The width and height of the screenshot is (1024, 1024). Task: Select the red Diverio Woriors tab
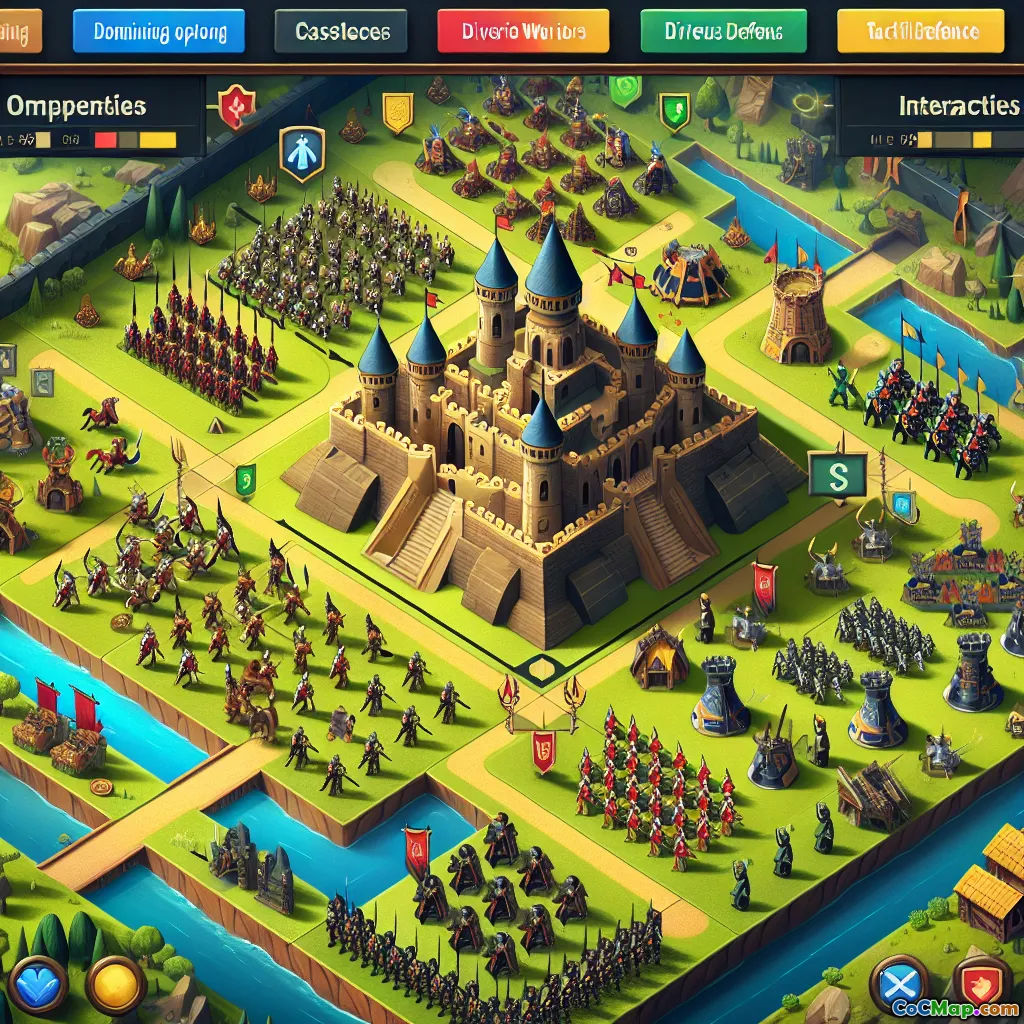coord(523,31)
